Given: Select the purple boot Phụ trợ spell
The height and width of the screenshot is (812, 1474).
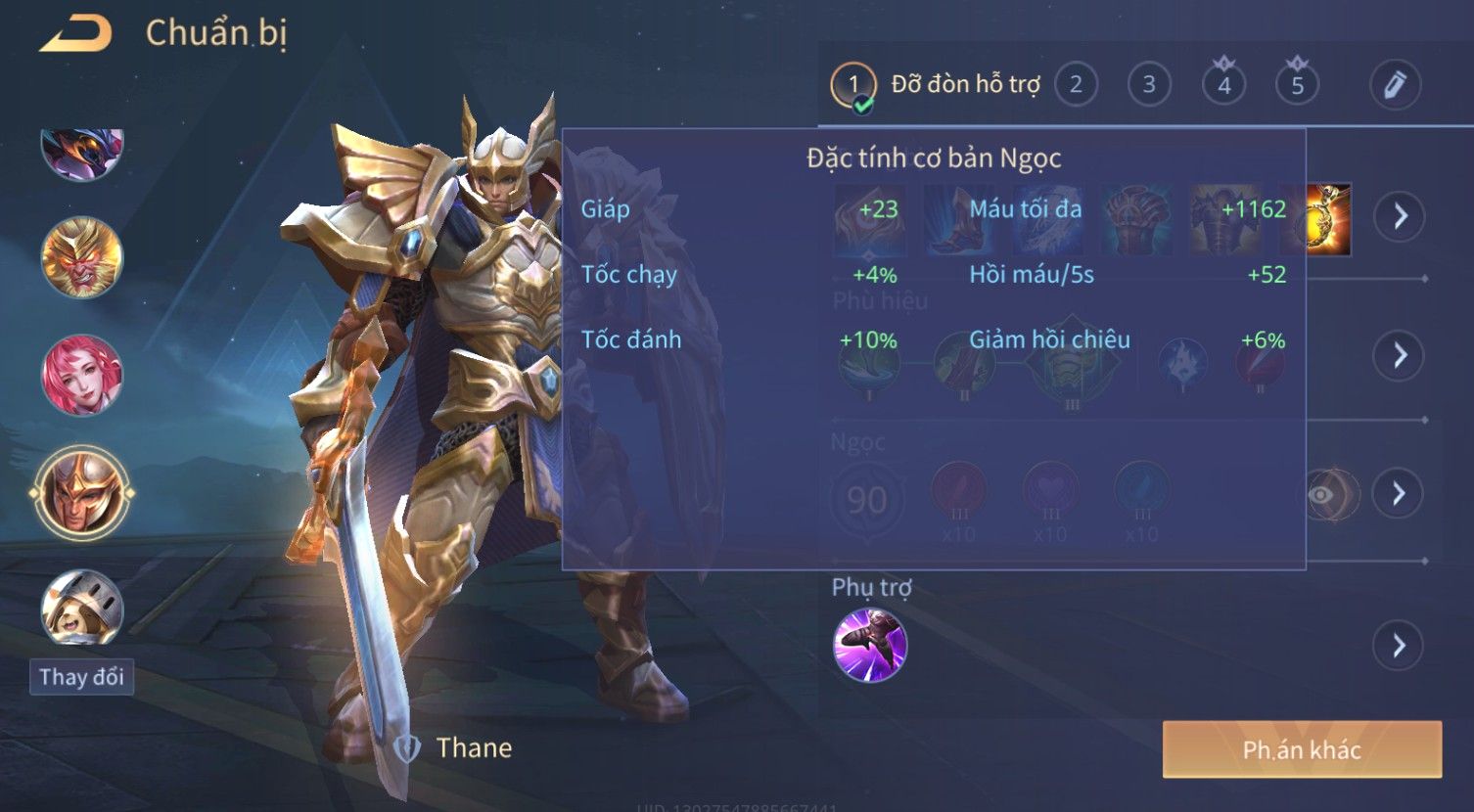Looking at the screenshot, I should (x=870, y=646).
